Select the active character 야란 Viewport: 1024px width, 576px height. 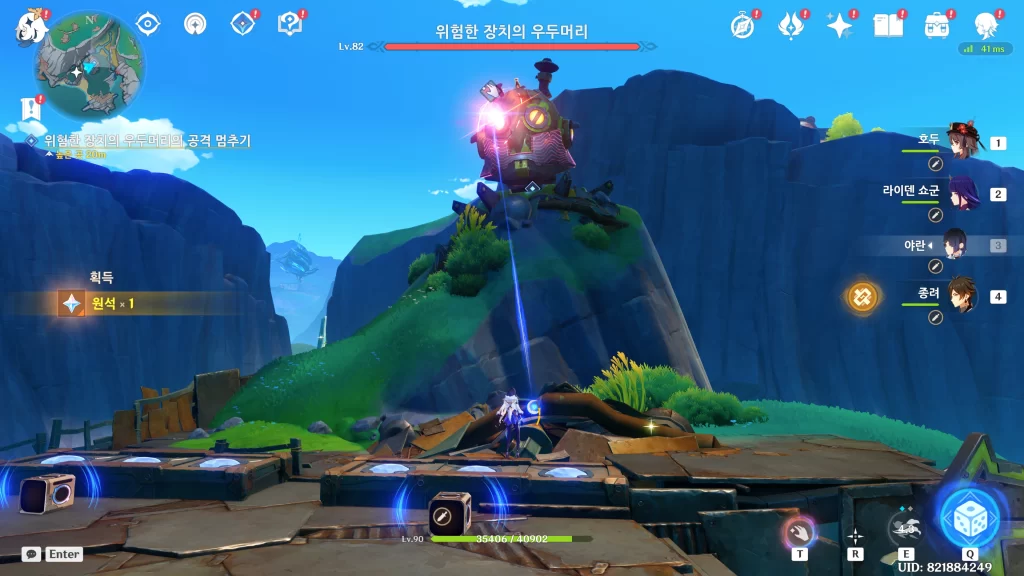(954, 245)
